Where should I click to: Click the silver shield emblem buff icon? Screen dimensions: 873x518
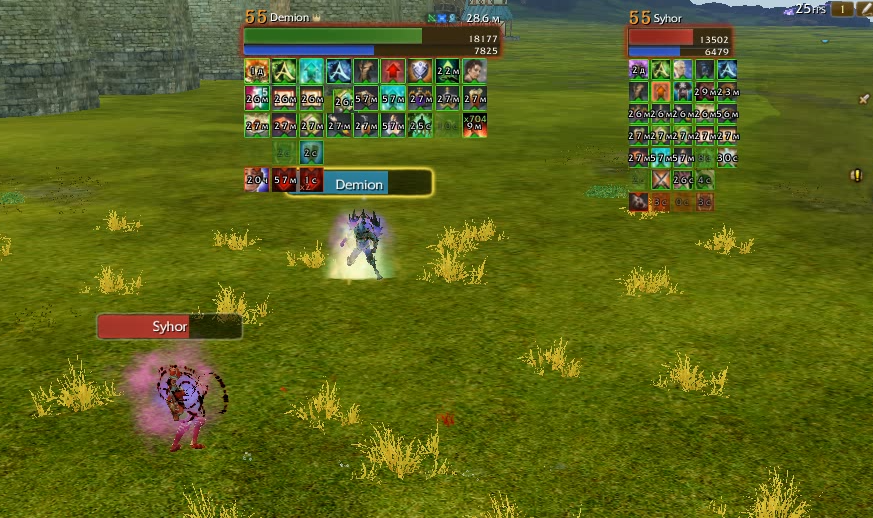[420, 71]
